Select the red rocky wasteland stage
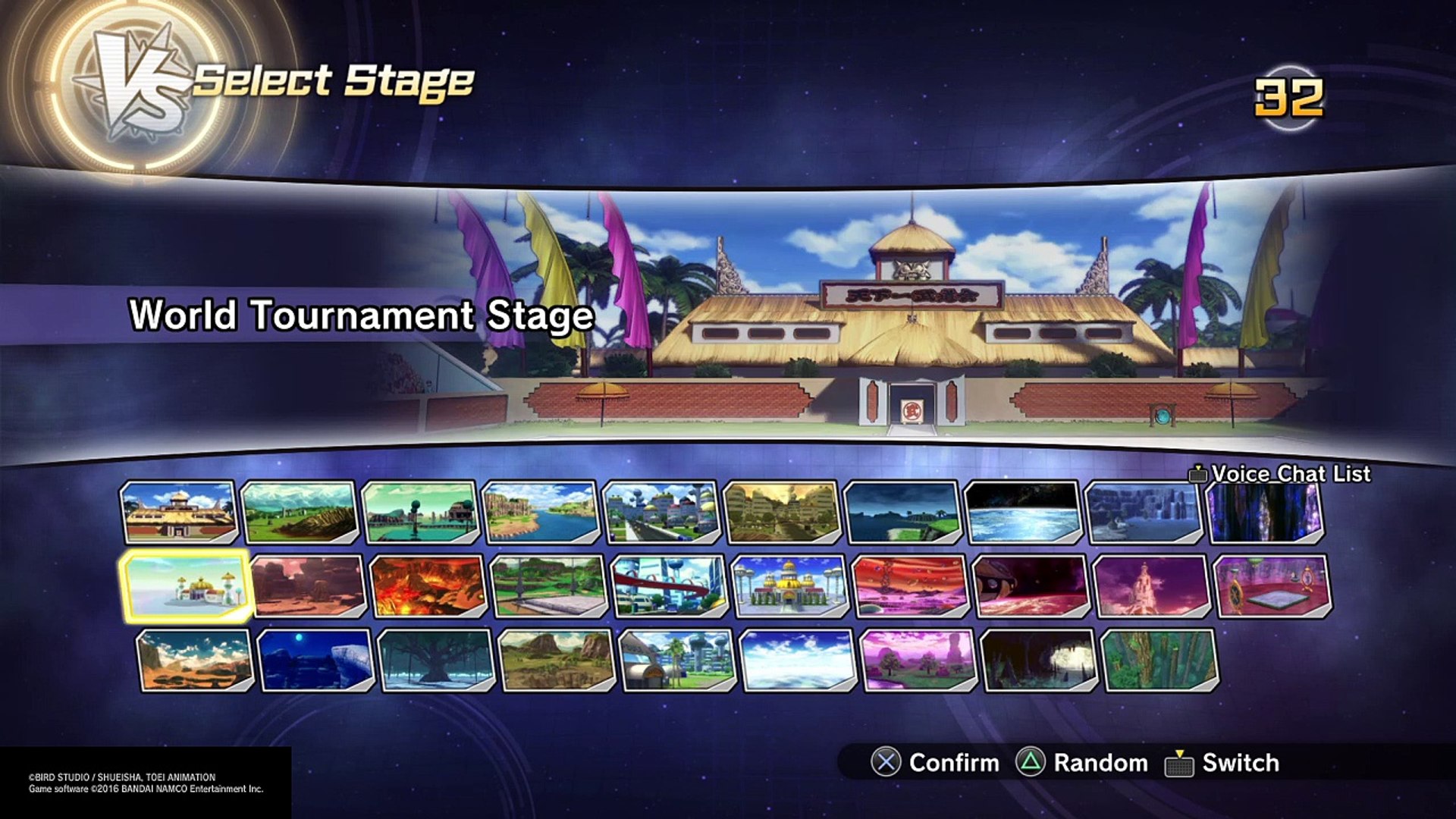The image size is (1456, 819). pos(307,587)
